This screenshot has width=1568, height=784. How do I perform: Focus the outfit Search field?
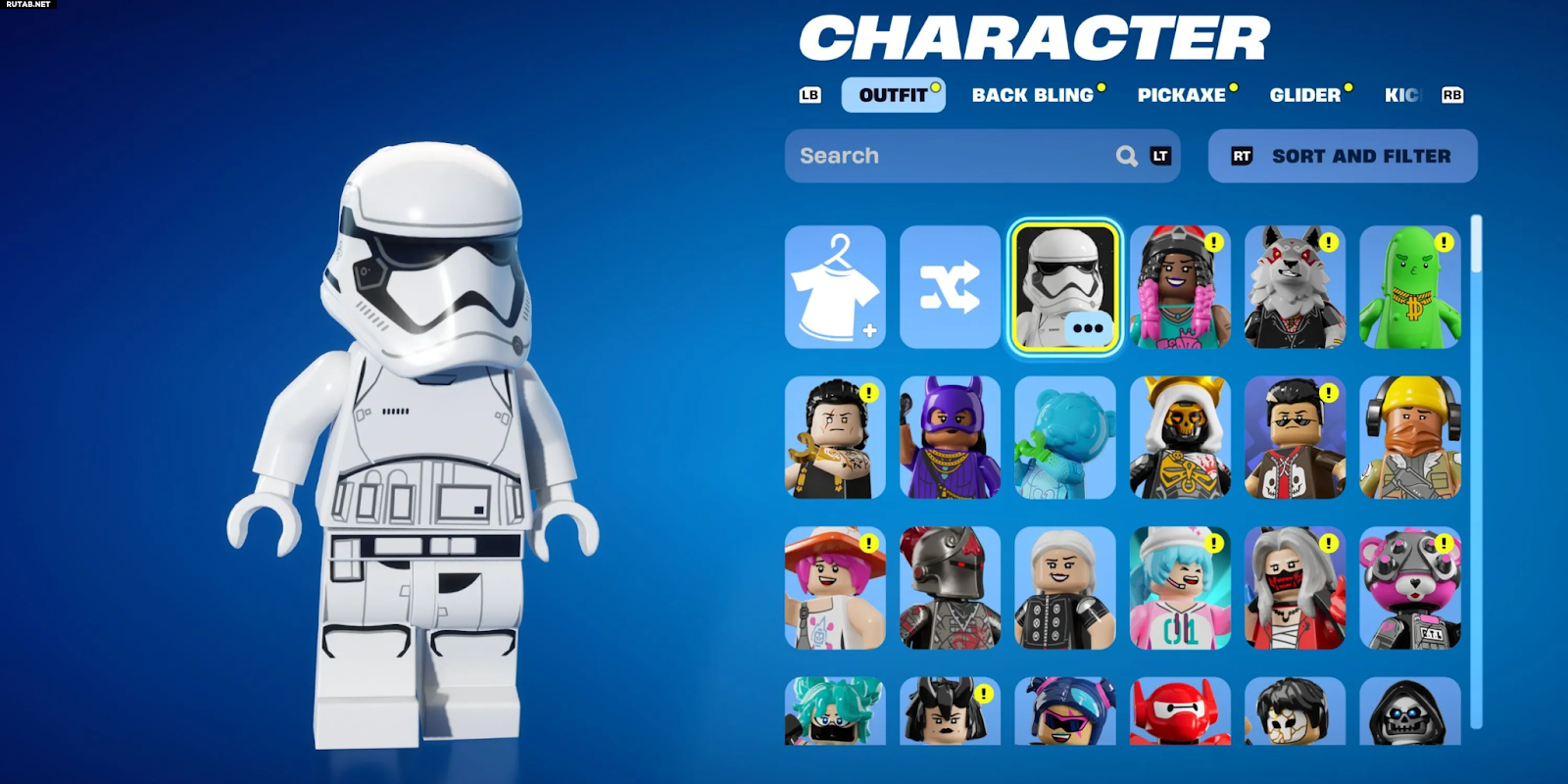[x=951, y=156]
